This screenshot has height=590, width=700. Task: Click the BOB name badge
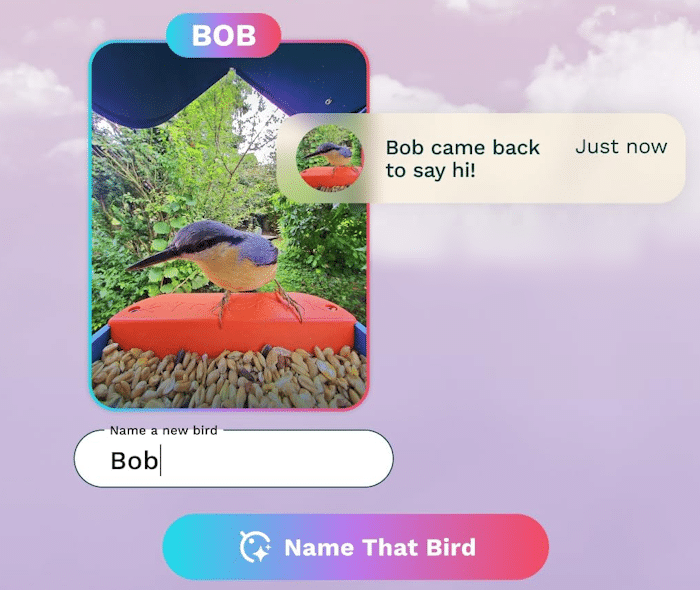223,36
